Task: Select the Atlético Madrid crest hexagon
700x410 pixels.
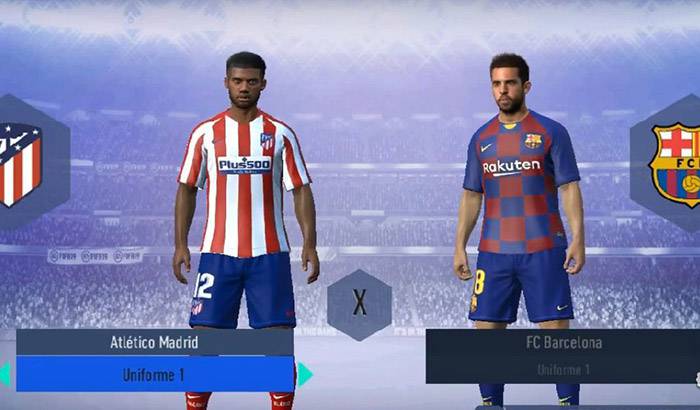Action: coord(22,163)
